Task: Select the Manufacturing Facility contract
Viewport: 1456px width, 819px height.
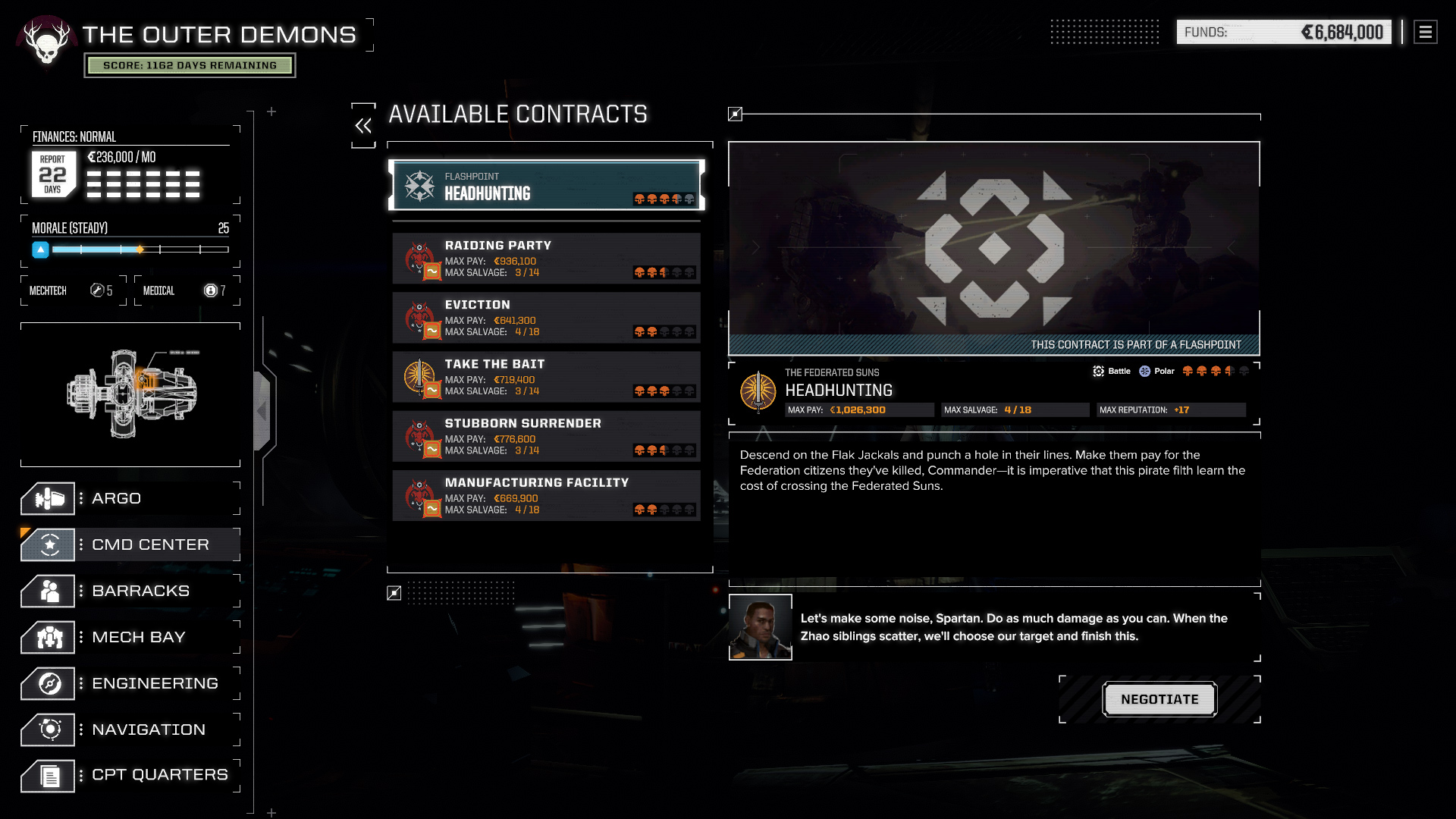Action: pyautogui.click(x=546, y=495)
